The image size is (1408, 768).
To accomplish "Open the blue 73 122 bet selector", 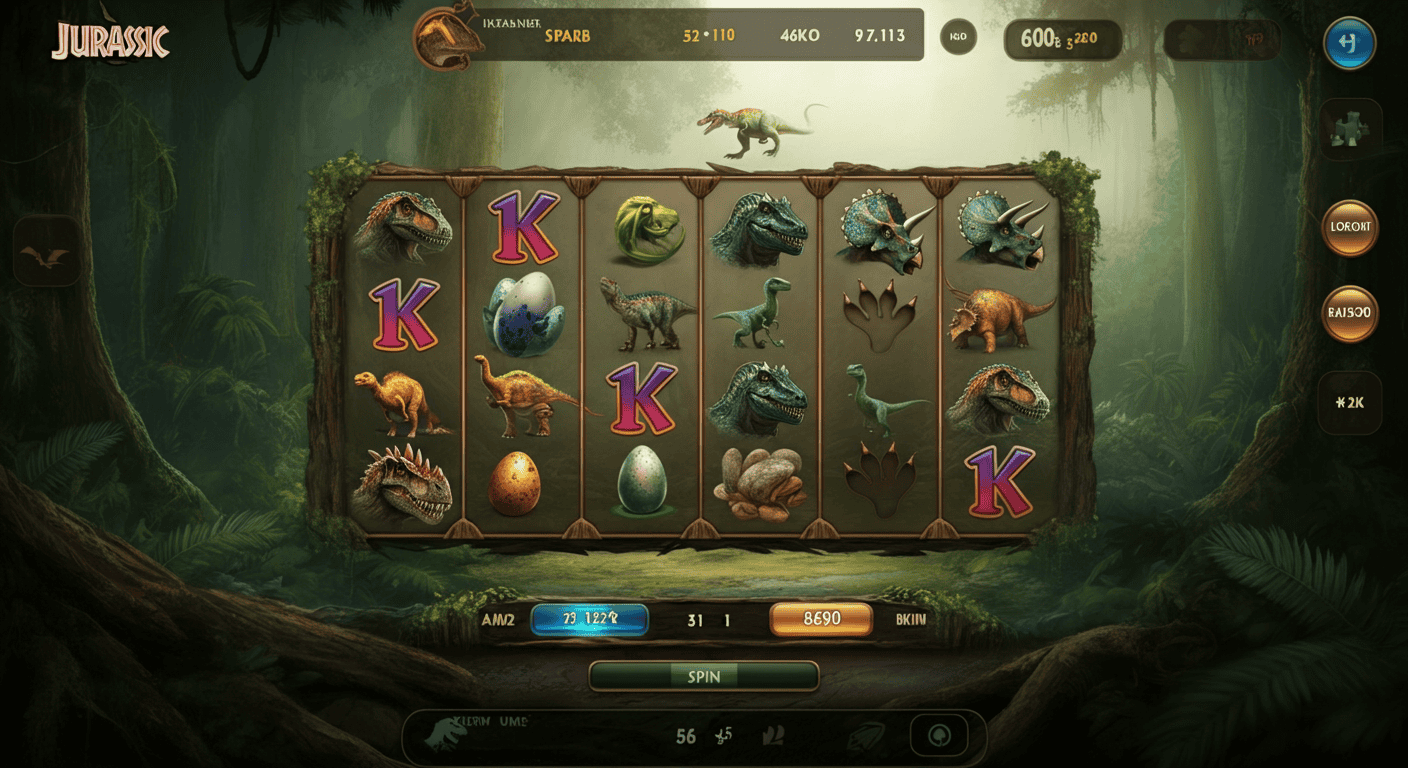I will [592, 619].
